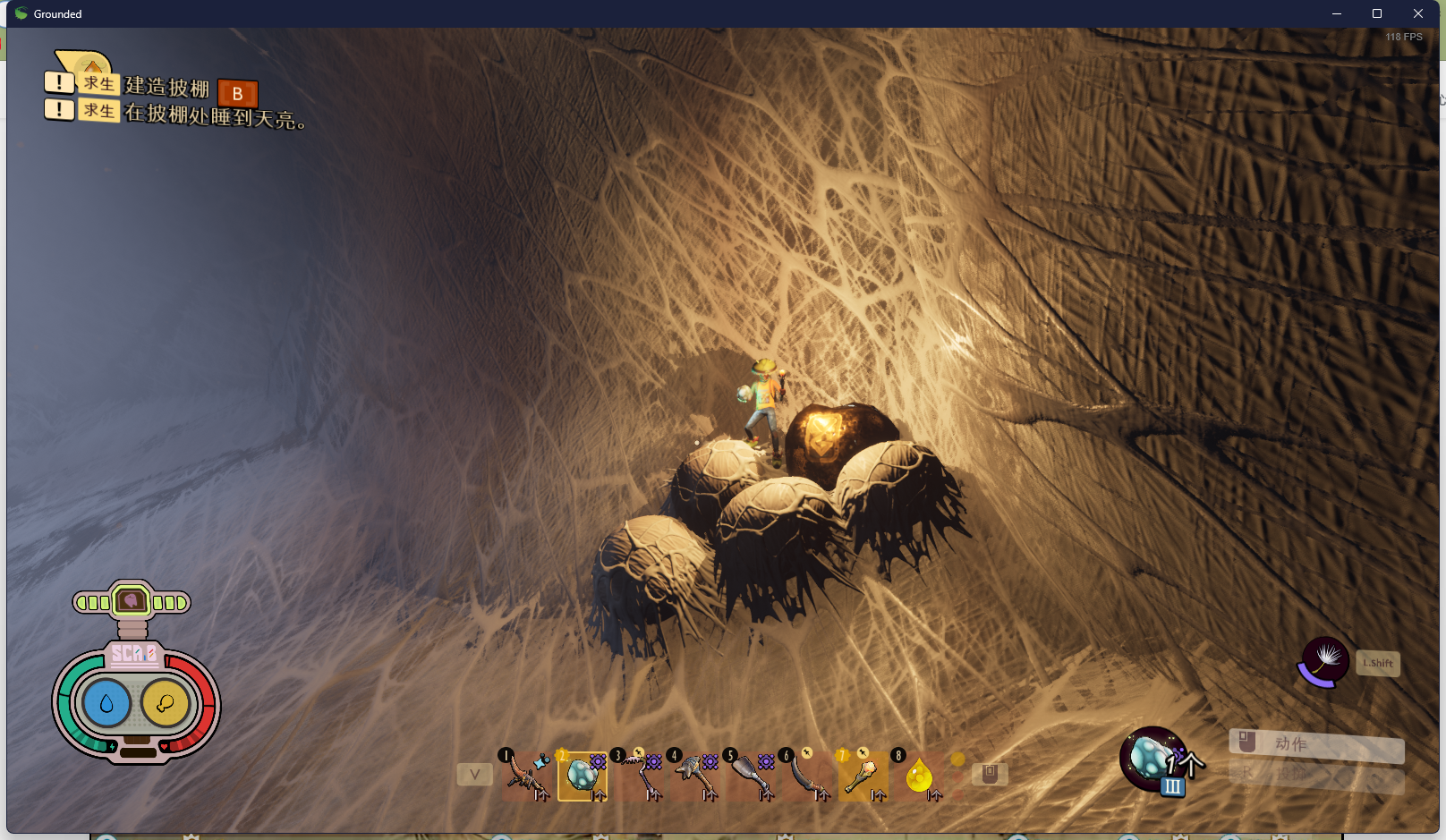Viewport: 1446px width, 840px height.
Task: Select the shovel in hotbar slot 5
Action: pos(752,775)
